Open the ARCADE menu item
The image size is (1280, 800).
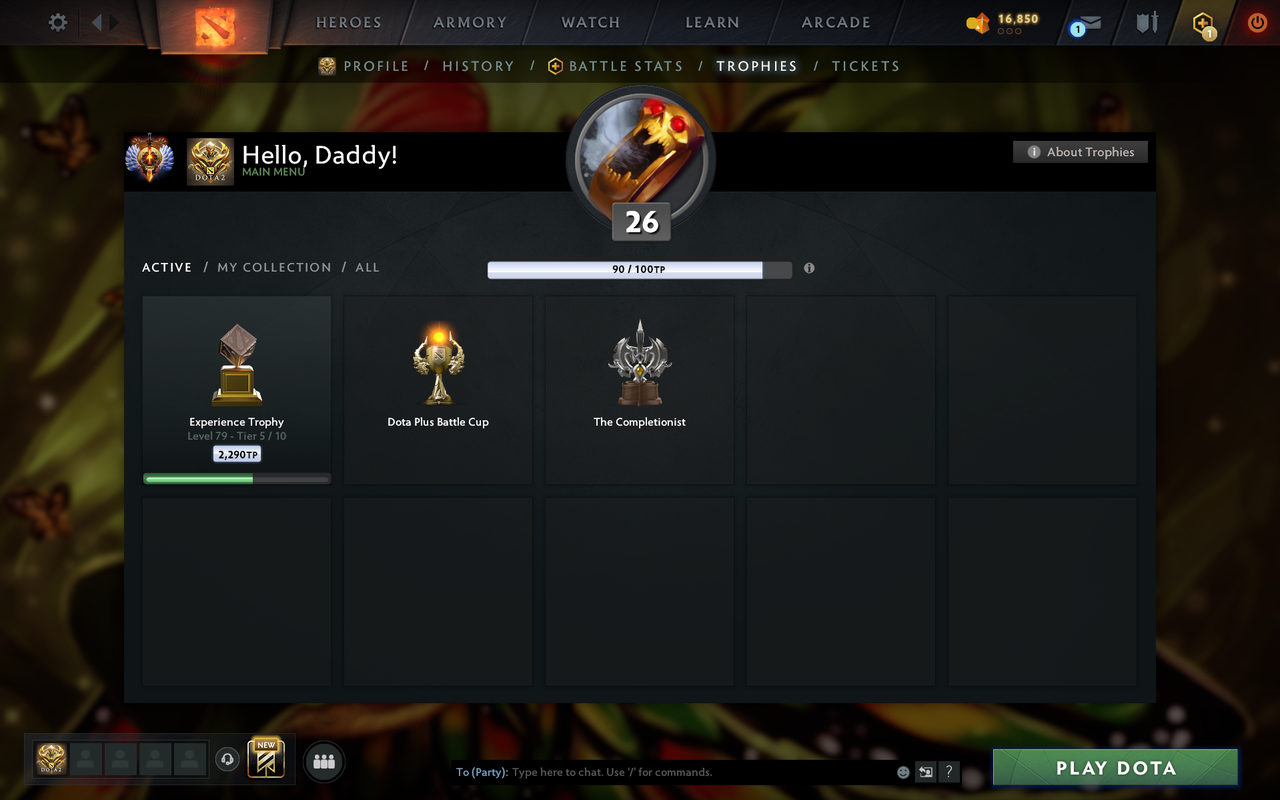click(835, 22)
